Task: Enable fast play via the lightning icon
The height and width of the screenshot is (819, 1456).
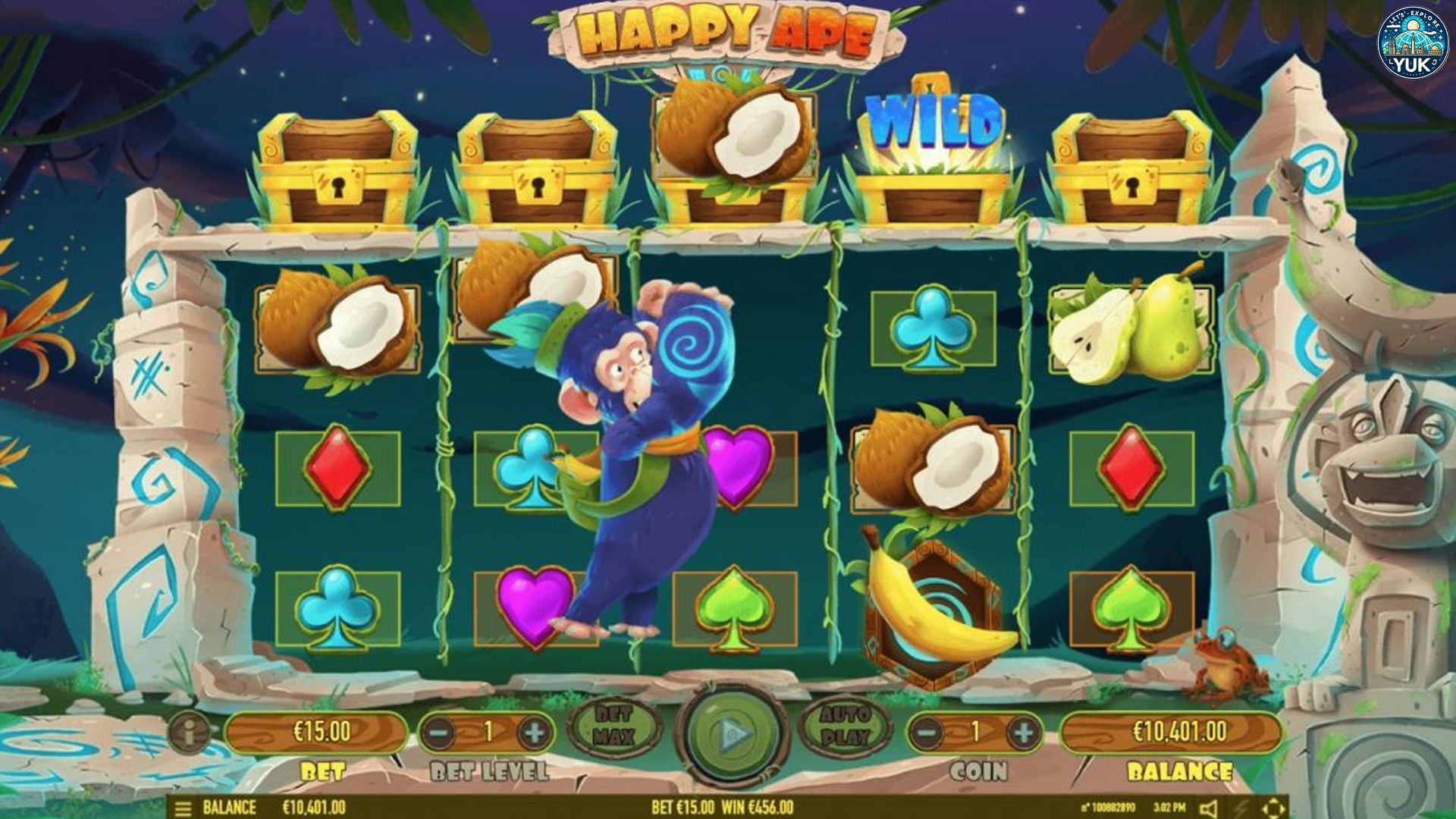Action: [1241, 808]
